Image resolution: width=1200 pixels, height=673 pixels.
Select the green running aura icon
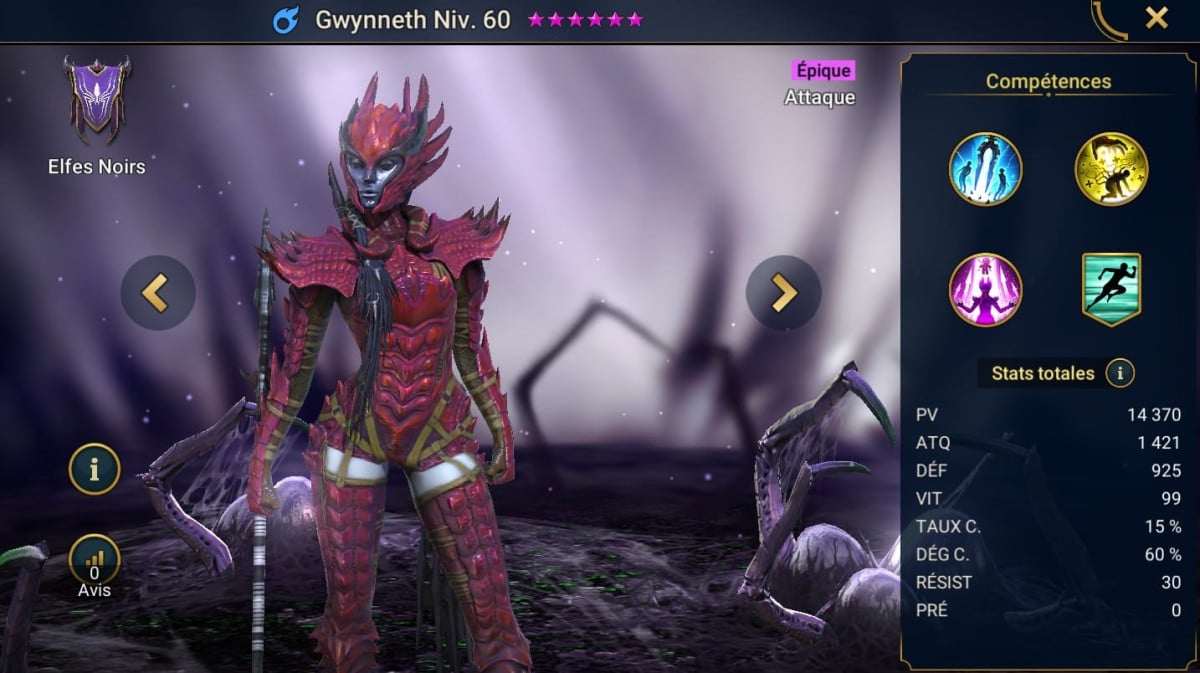coord(1110,290)
